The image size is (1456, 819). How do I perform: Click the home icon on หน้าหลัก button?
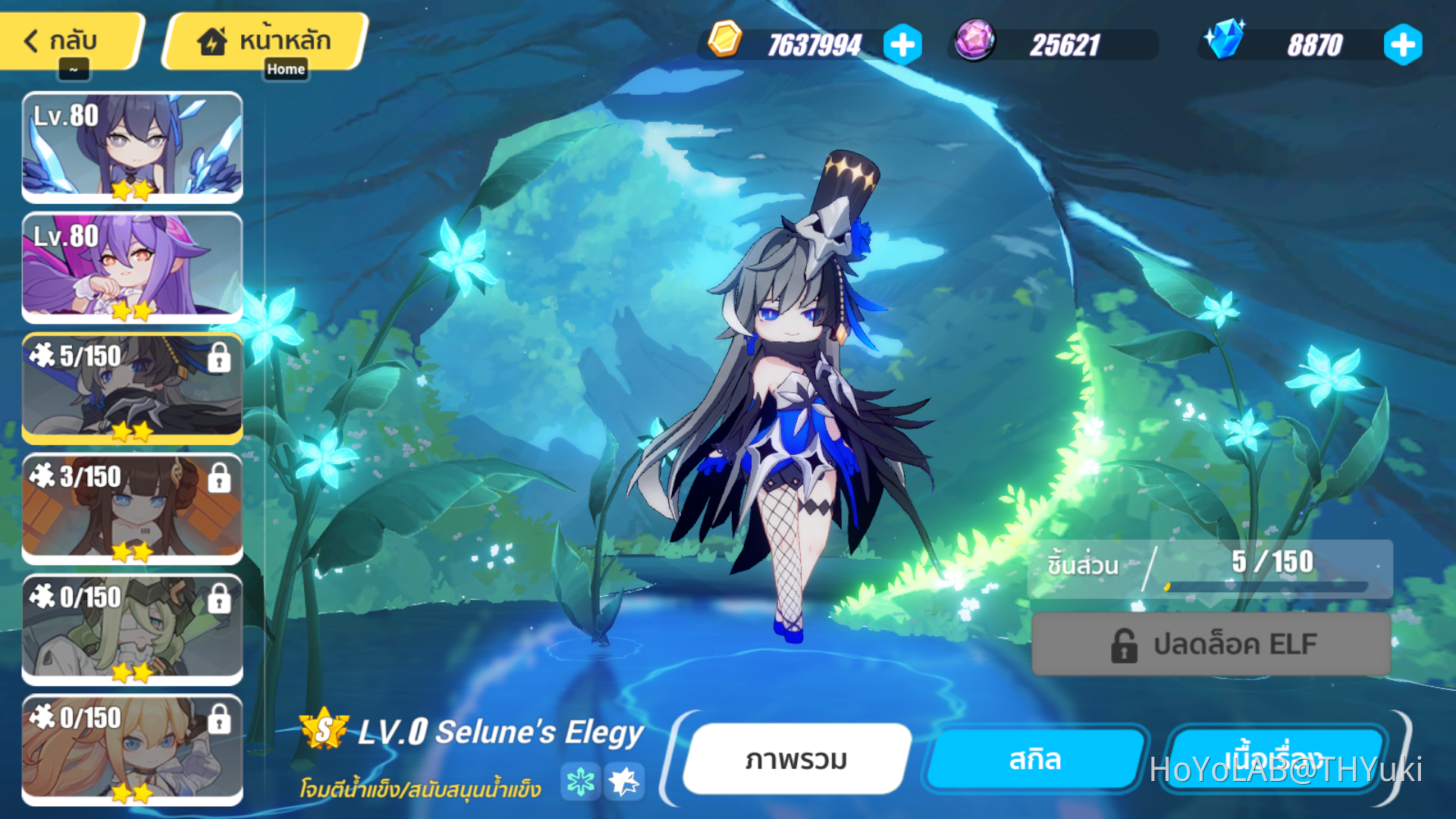[211, 40]
